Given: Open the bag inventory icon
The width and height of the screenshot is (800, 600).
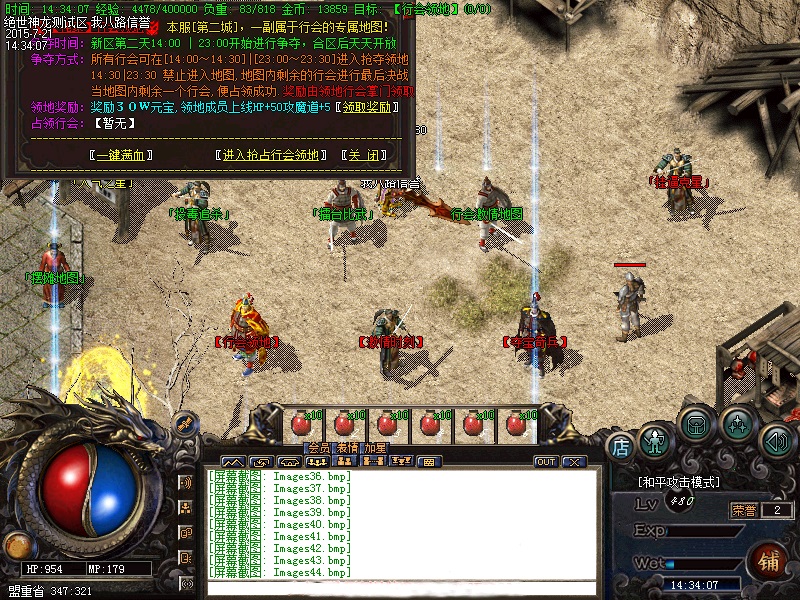Looking at the screenshot, I should (695, 424).
